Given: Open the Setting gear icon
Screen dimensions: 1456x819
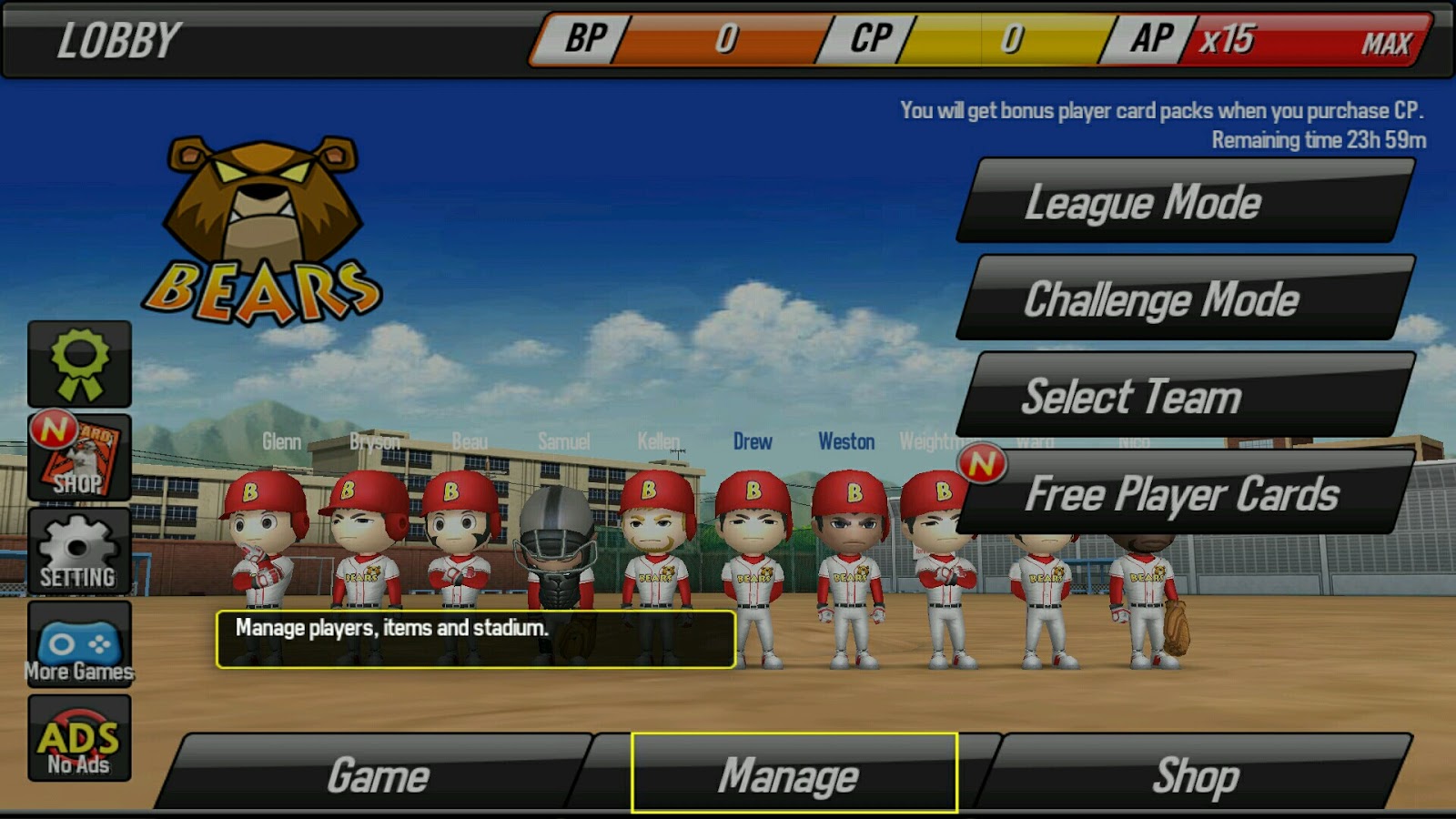Looking at the screenshot, I should [77, 551].
